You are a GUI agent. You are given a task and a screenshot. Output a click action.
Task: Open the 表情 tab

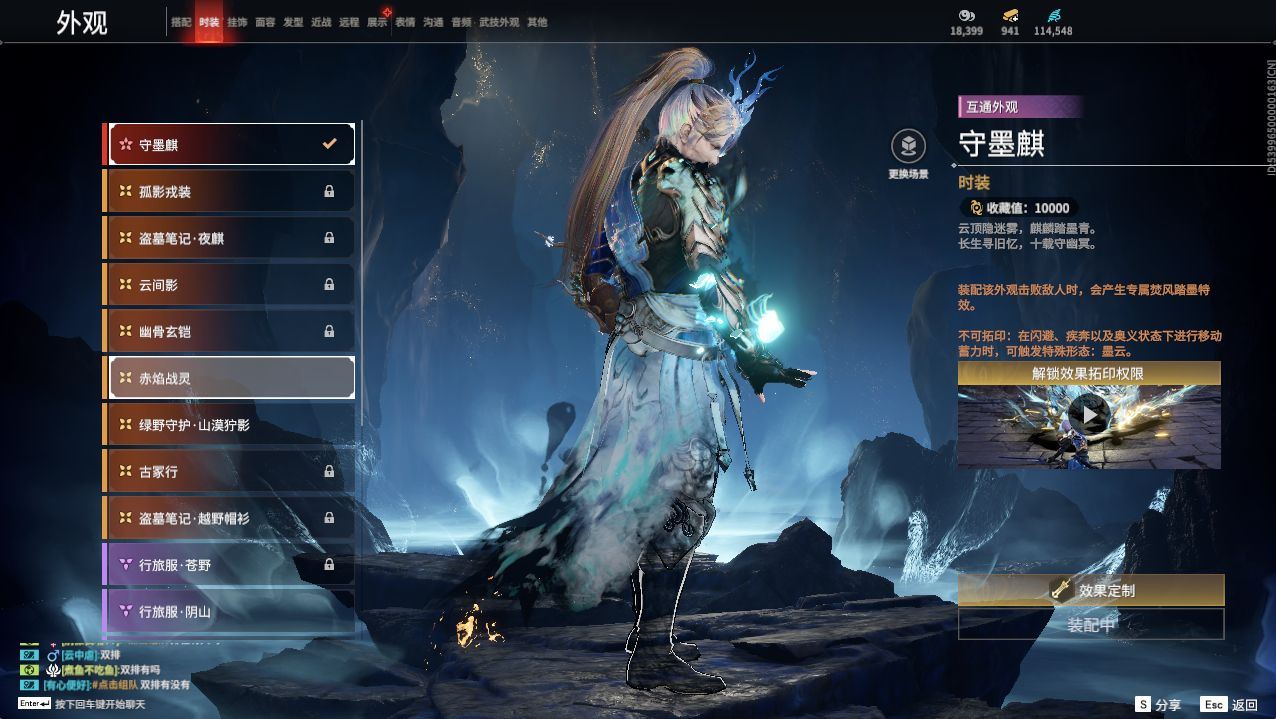tap(405, 22)
